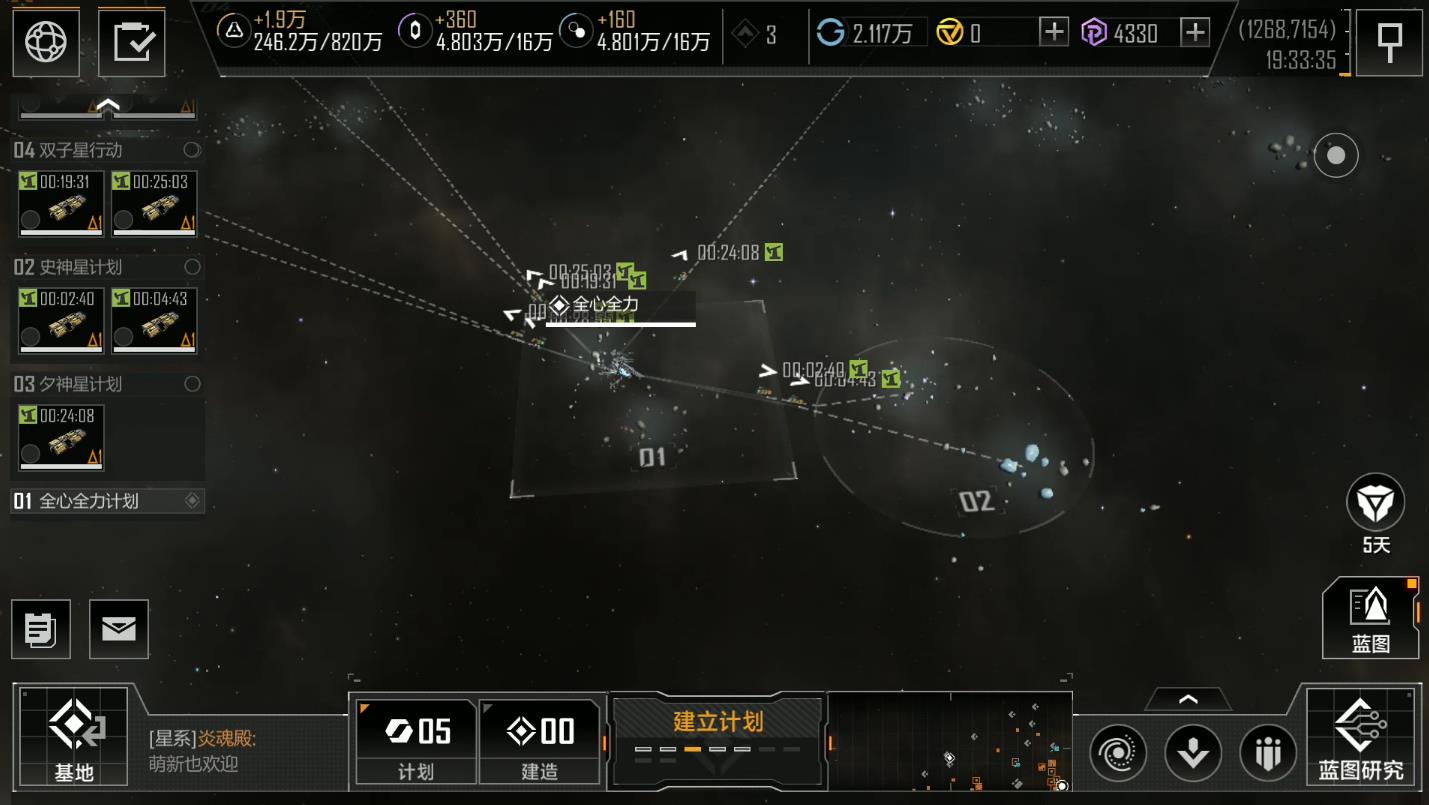Open the globe galaxy map icon

(46, 42)
